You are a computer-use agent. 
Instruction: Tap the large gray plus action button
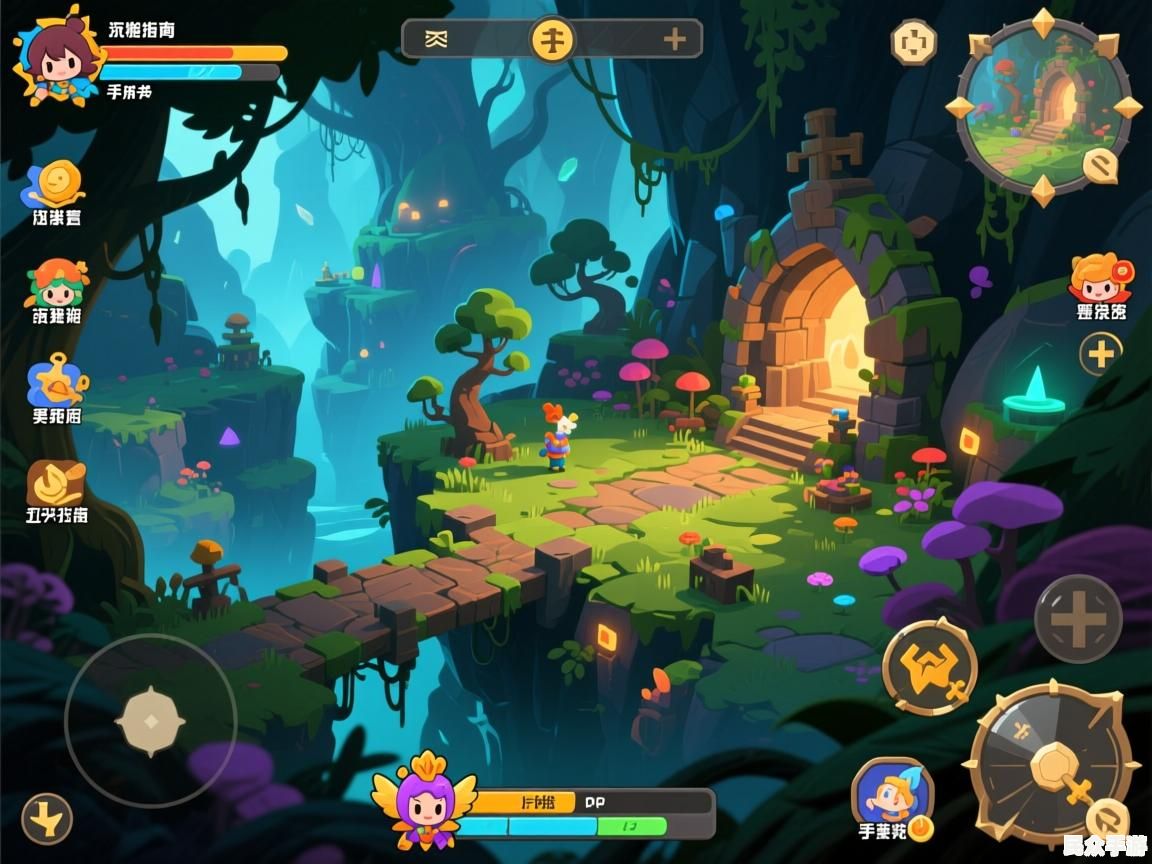tap(1077, 619)
